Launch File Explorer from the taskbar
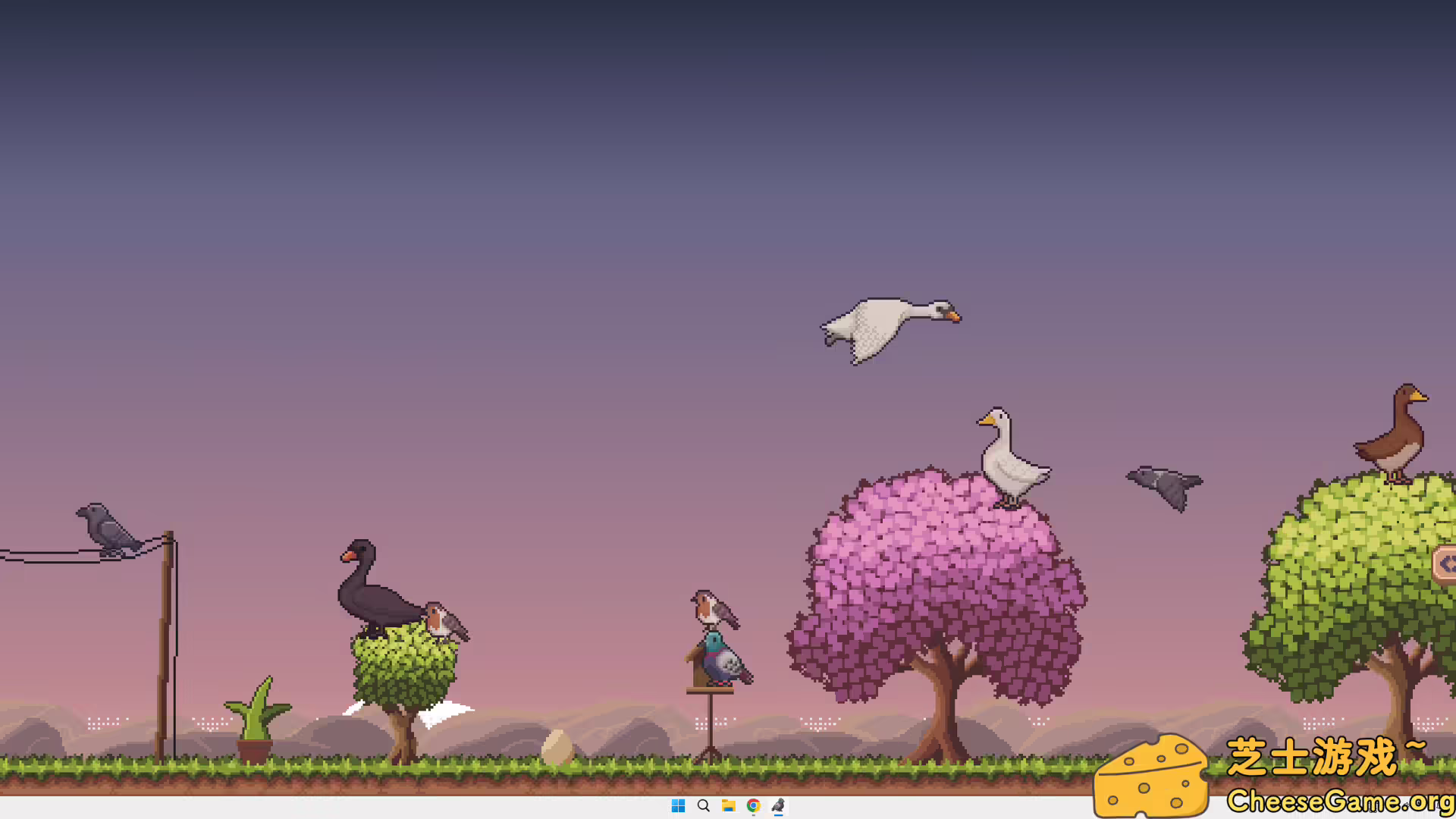Viewport: 1456px width, 819px height. tap(727, 806)
